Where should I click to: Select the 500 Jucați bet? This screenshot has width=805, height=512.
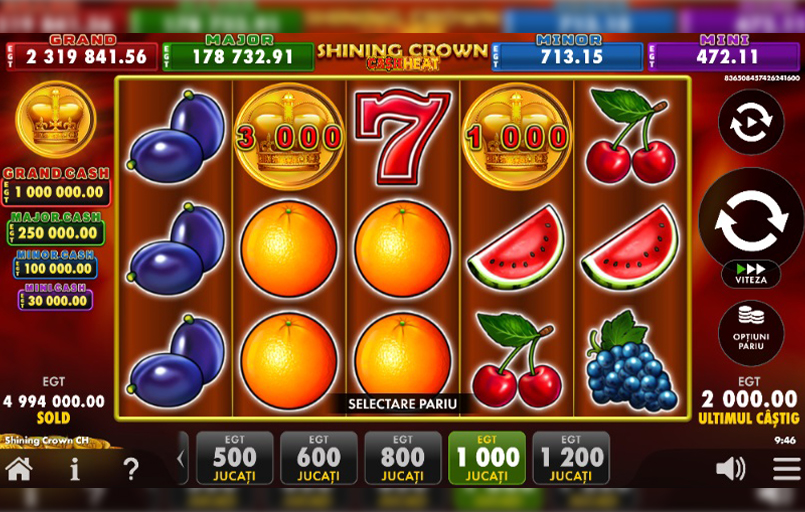235,458
